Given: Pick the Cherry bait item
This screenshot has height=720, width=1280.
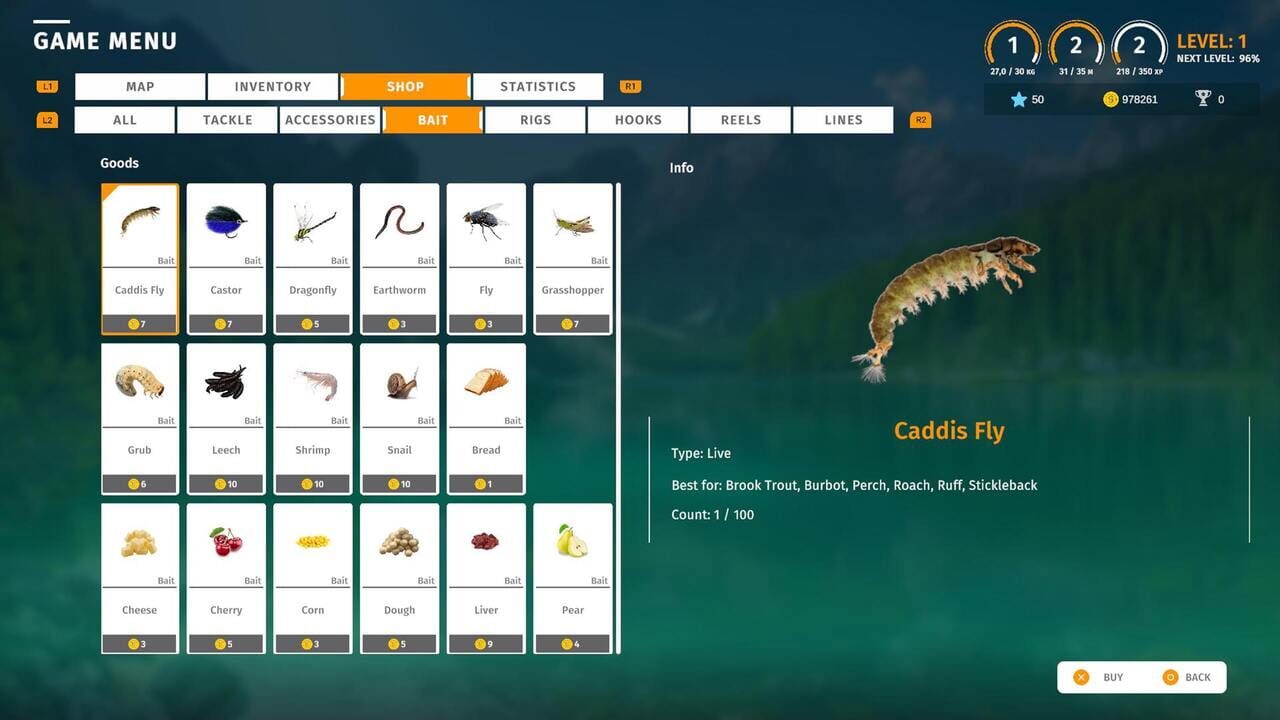Looking at the screenshot, I should click(226, 578).
